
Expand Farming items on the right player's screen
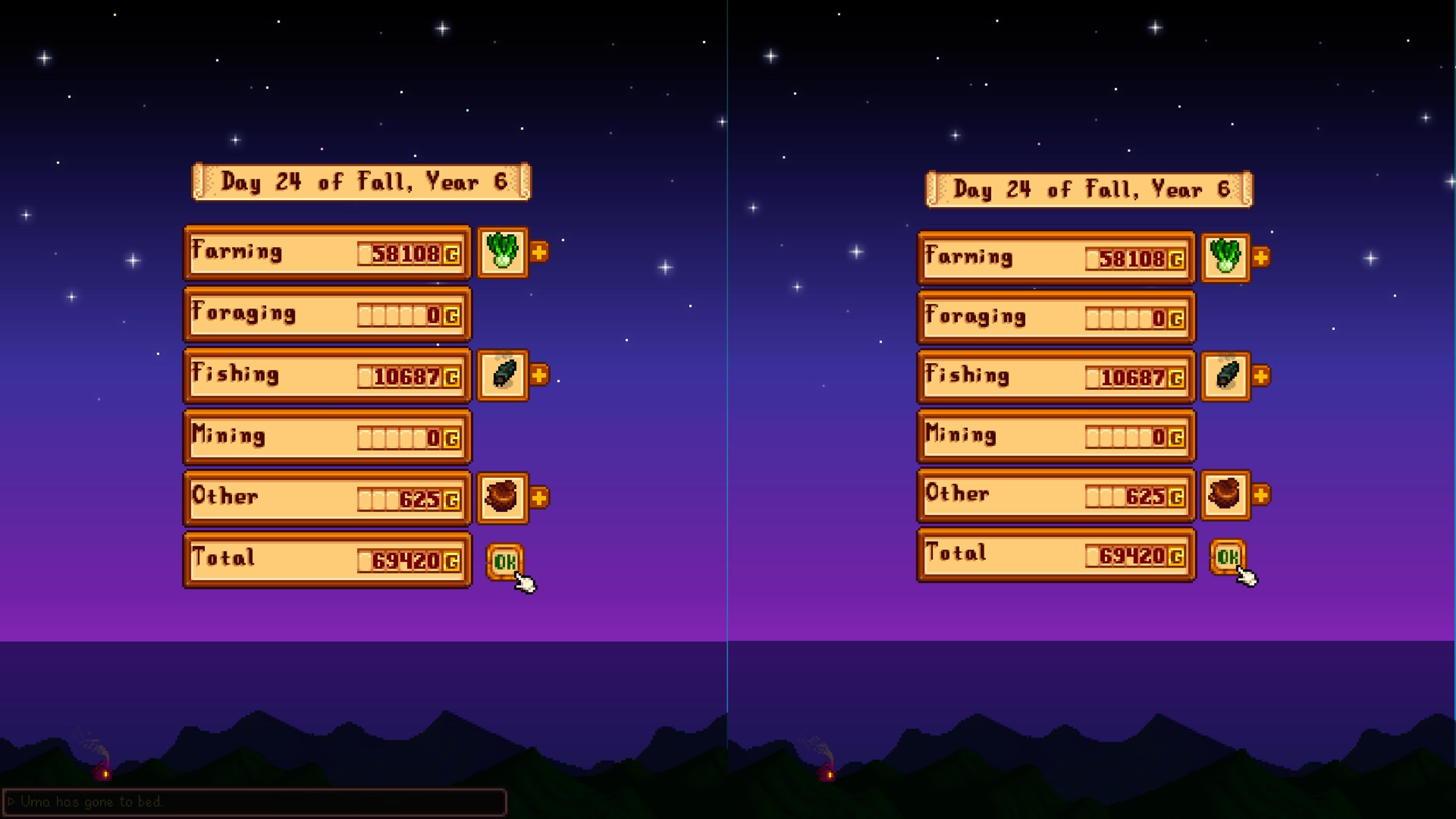1260,258
